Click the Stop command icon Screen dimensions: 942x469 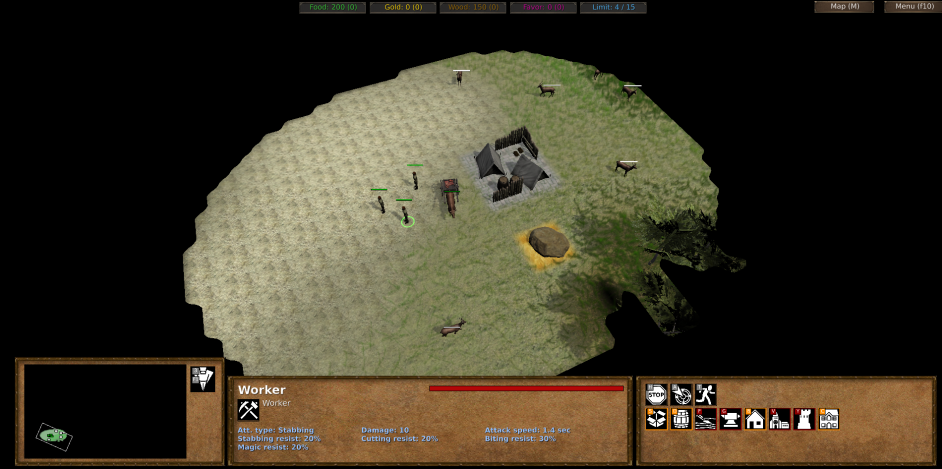pyautogui.click(x=656, y=394)
